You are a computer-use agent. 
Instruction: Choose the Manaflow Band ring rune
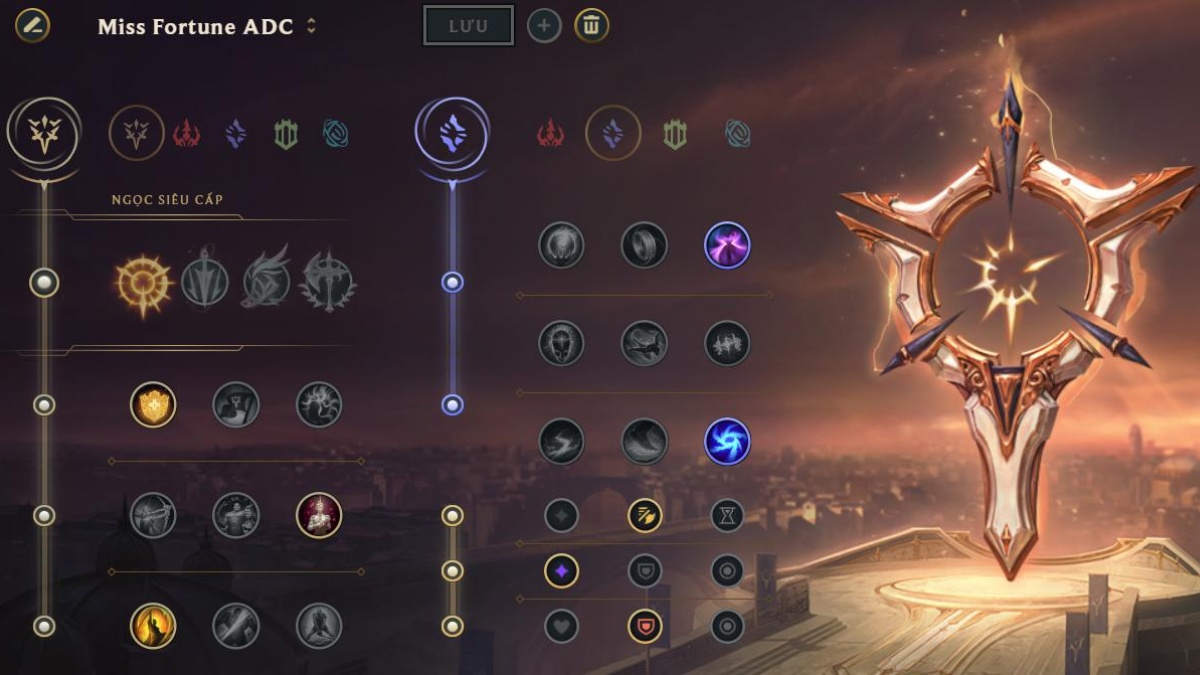pos(644,245)
